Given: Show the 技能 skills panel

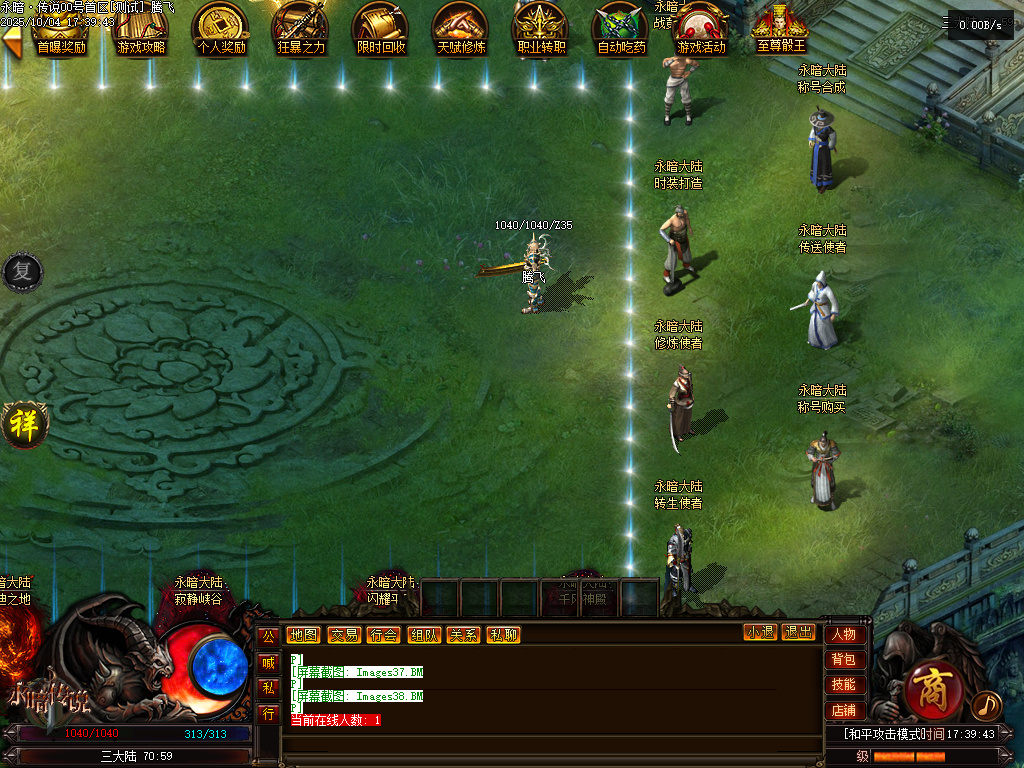Looking at the screenshot, I should [x=843, y=684].
